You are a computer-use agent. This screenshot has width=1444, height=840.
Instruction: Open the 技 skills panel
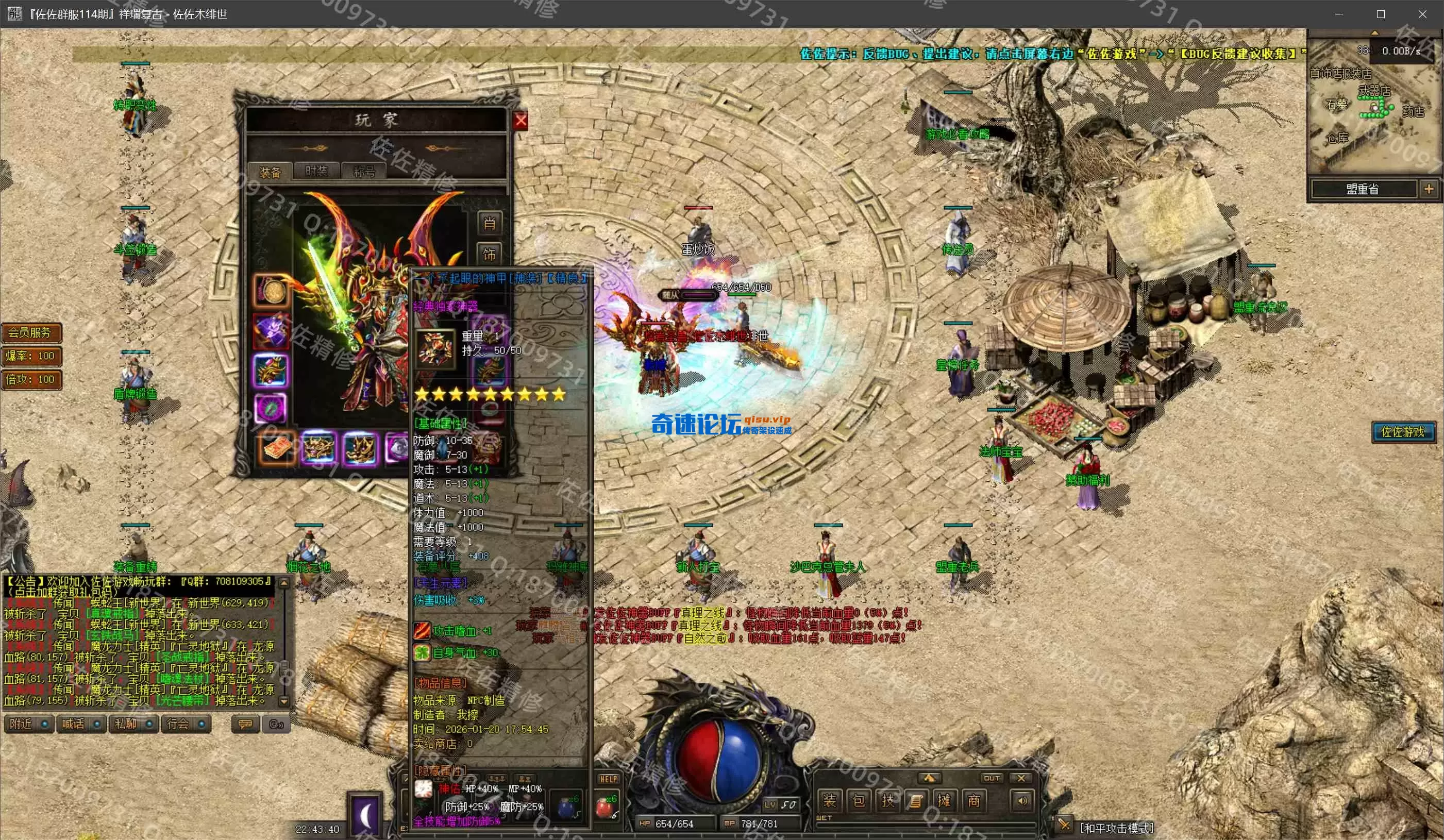[x=887, y=800]
